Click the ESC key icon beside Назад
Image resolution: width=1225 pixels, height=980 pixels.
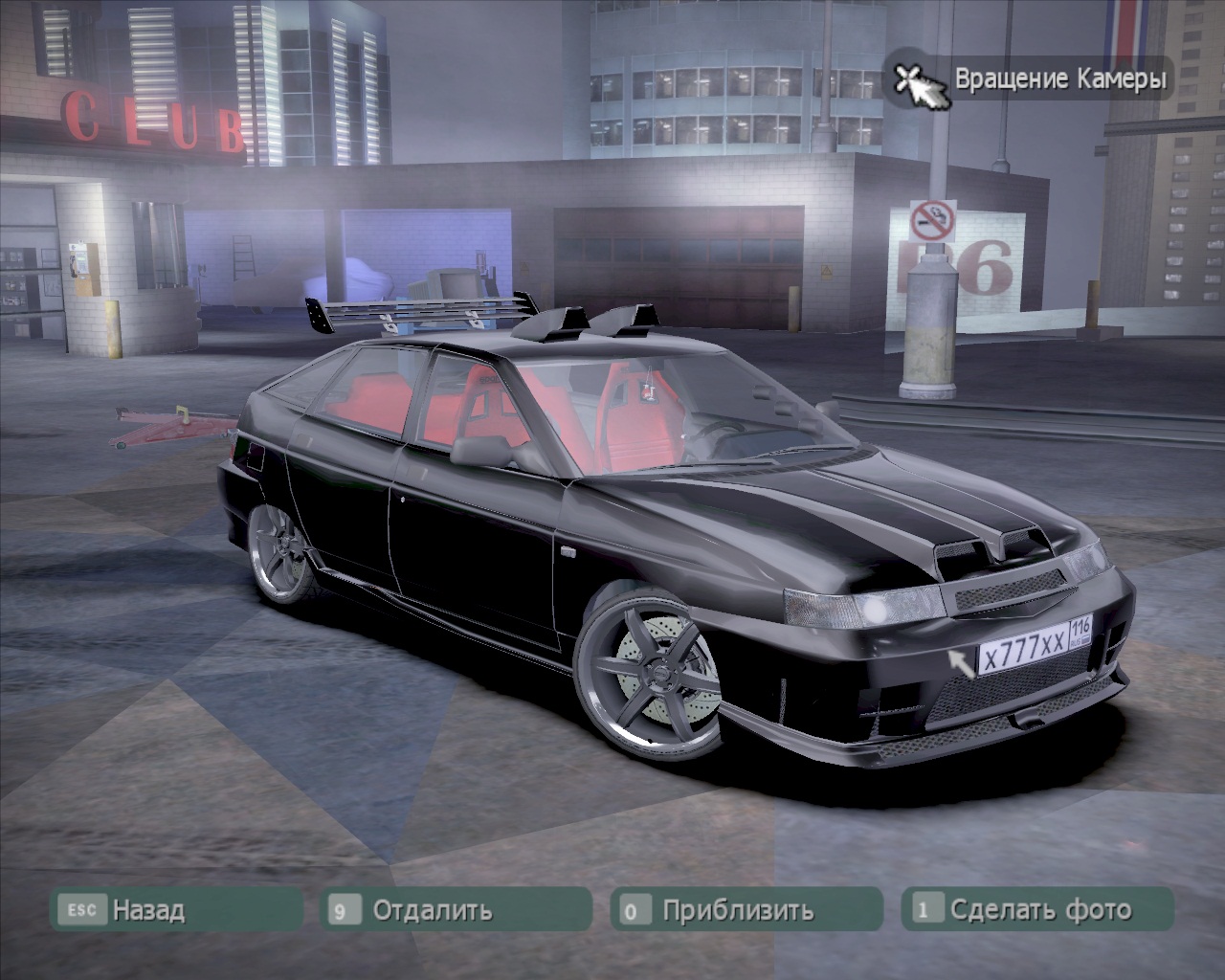tap(84, 910)
